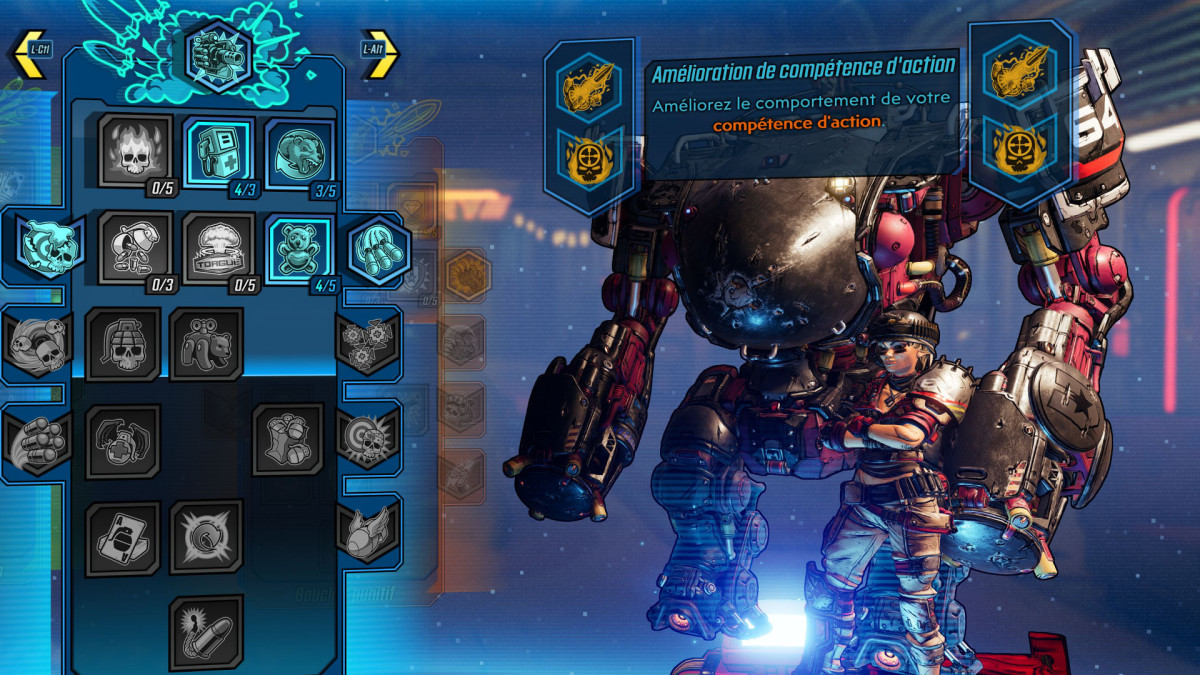The height and width of the screenshot is (675, 1200).
Task: Click the bear head skill icon
Action: [x=301, y=151]
